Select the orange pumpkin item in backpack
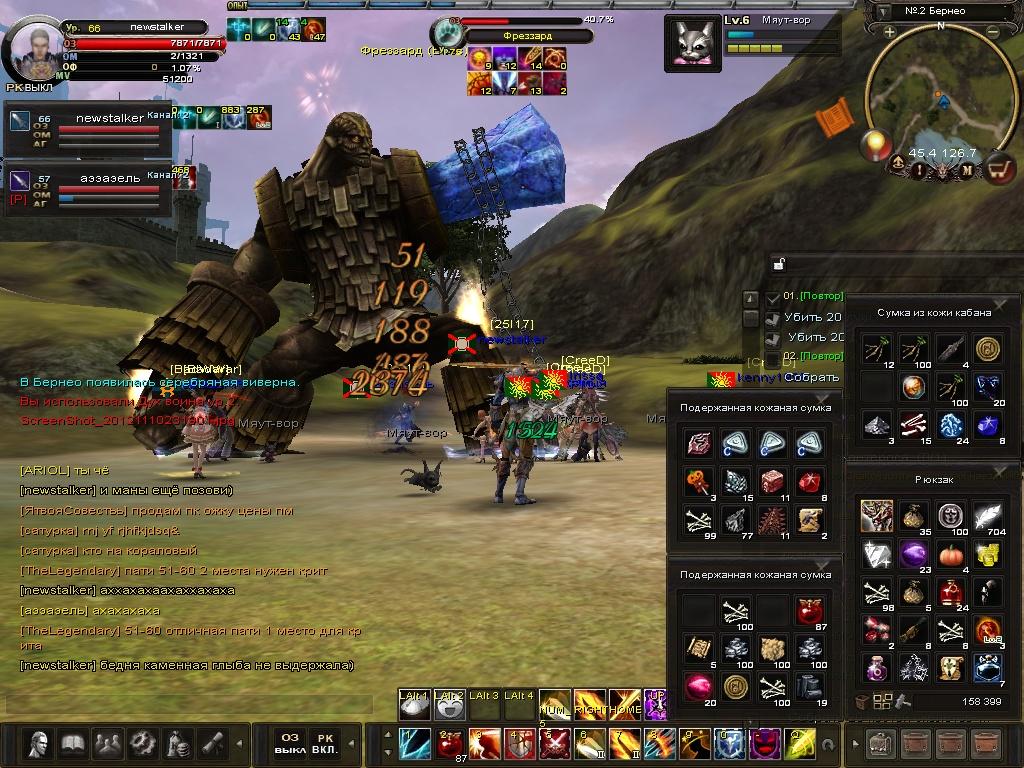Screen dimensions: 1024x768 pos(950,554)
